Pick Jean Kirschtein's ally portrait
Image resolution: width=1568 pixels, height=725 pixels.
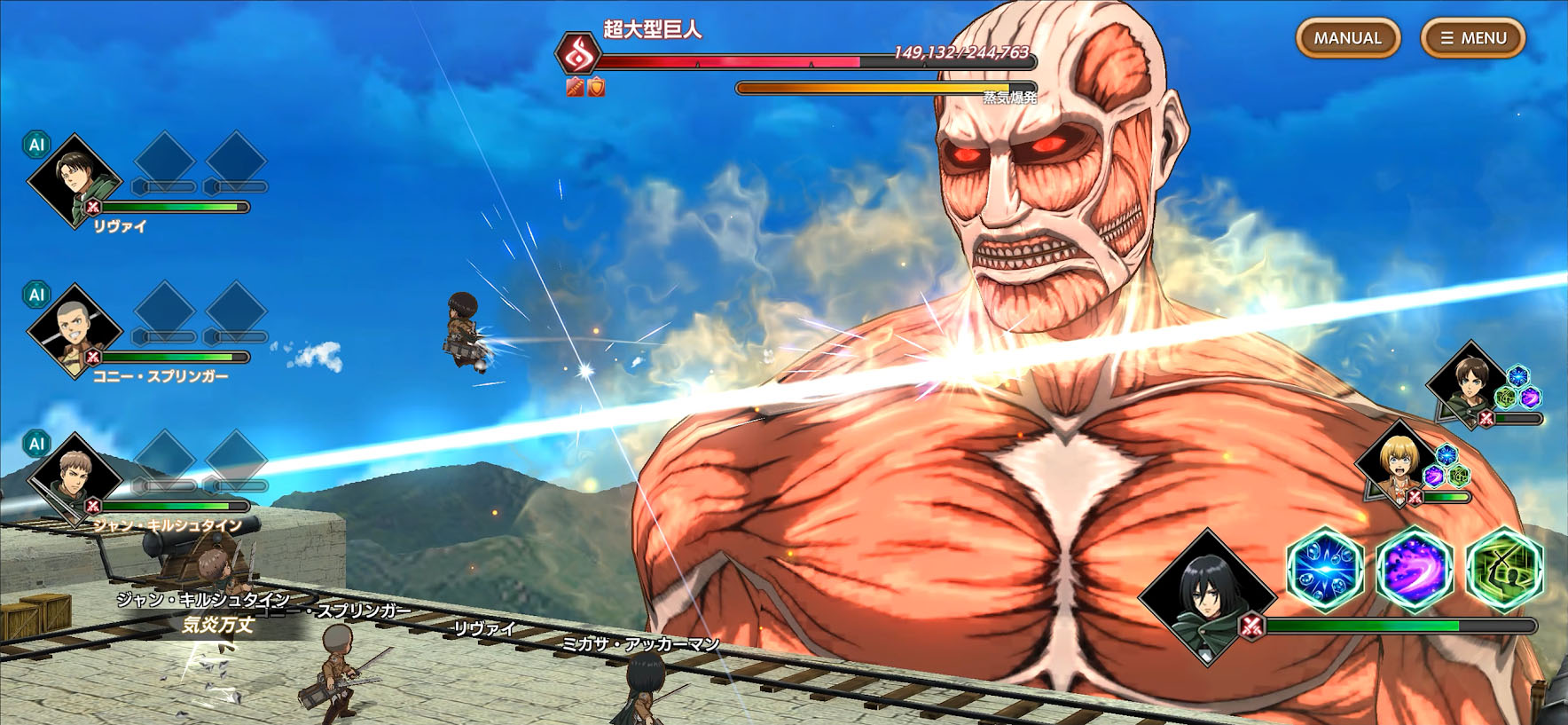74,479
